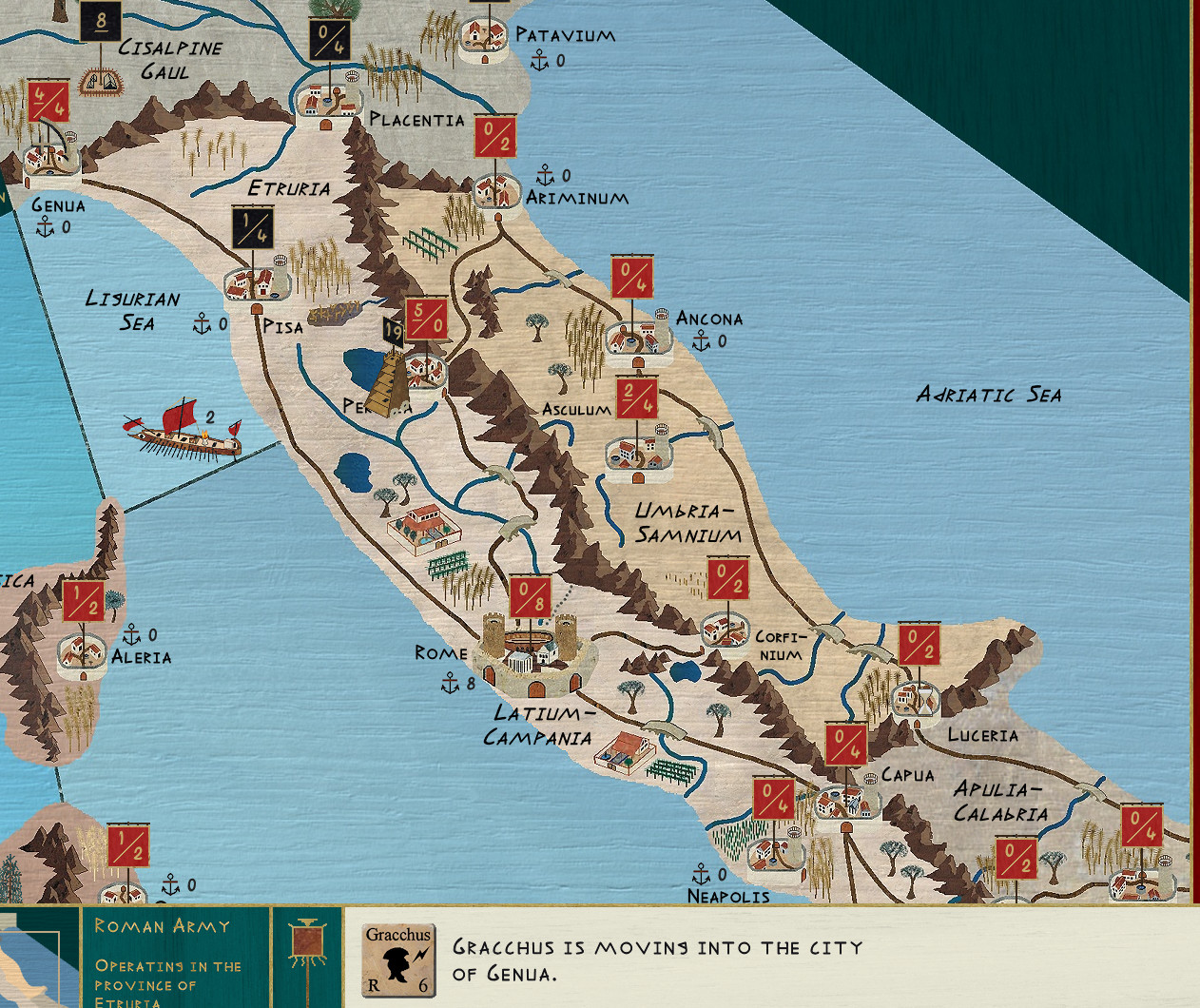Pick the Luceria city marker
Viewport: 1200px width, 1008px height.
[917, 698]
